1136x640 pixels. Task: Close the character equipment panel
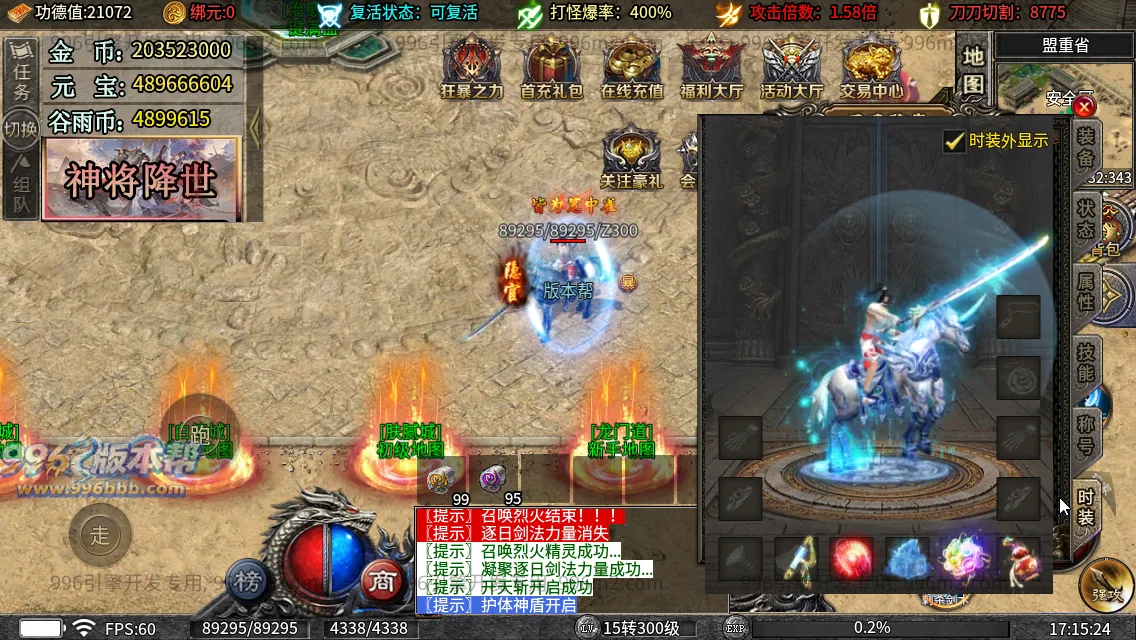(1084, 106)
